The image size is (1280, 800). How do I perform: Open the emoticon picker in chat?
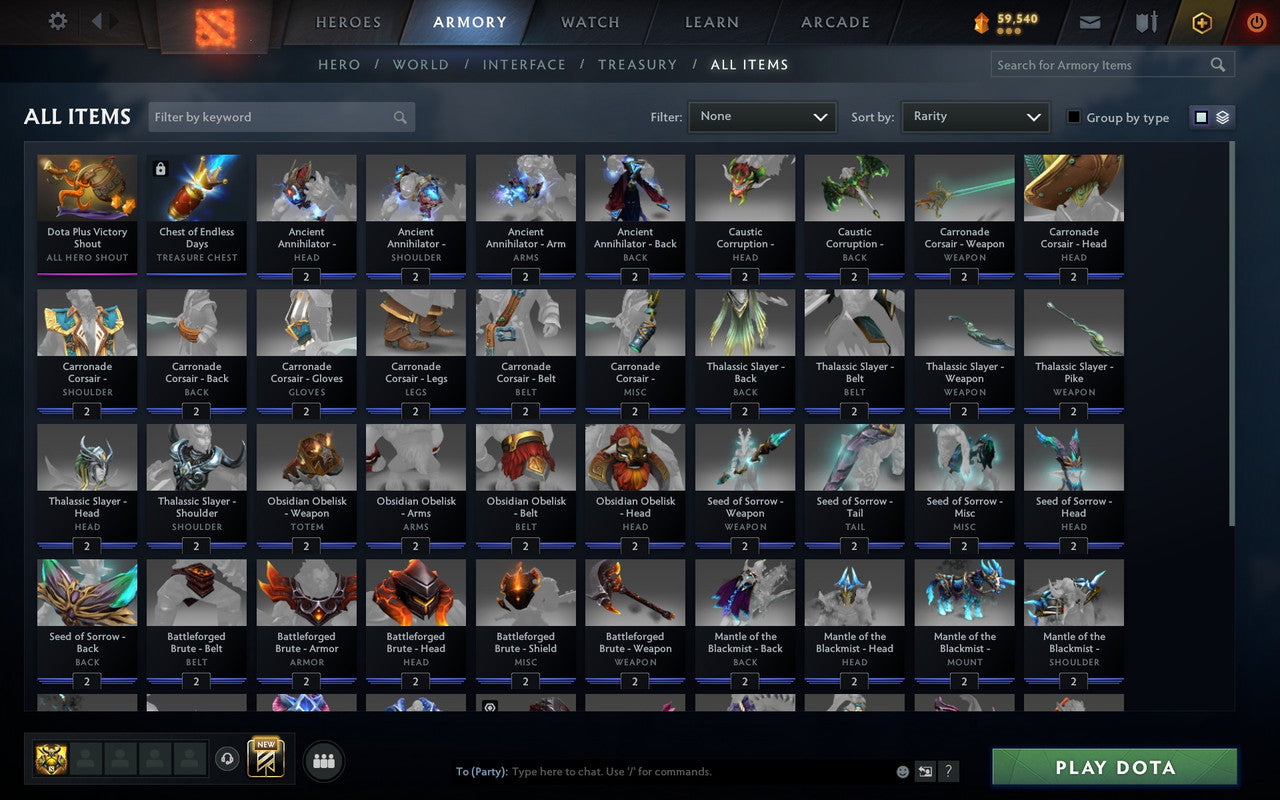tap(901, 771)
